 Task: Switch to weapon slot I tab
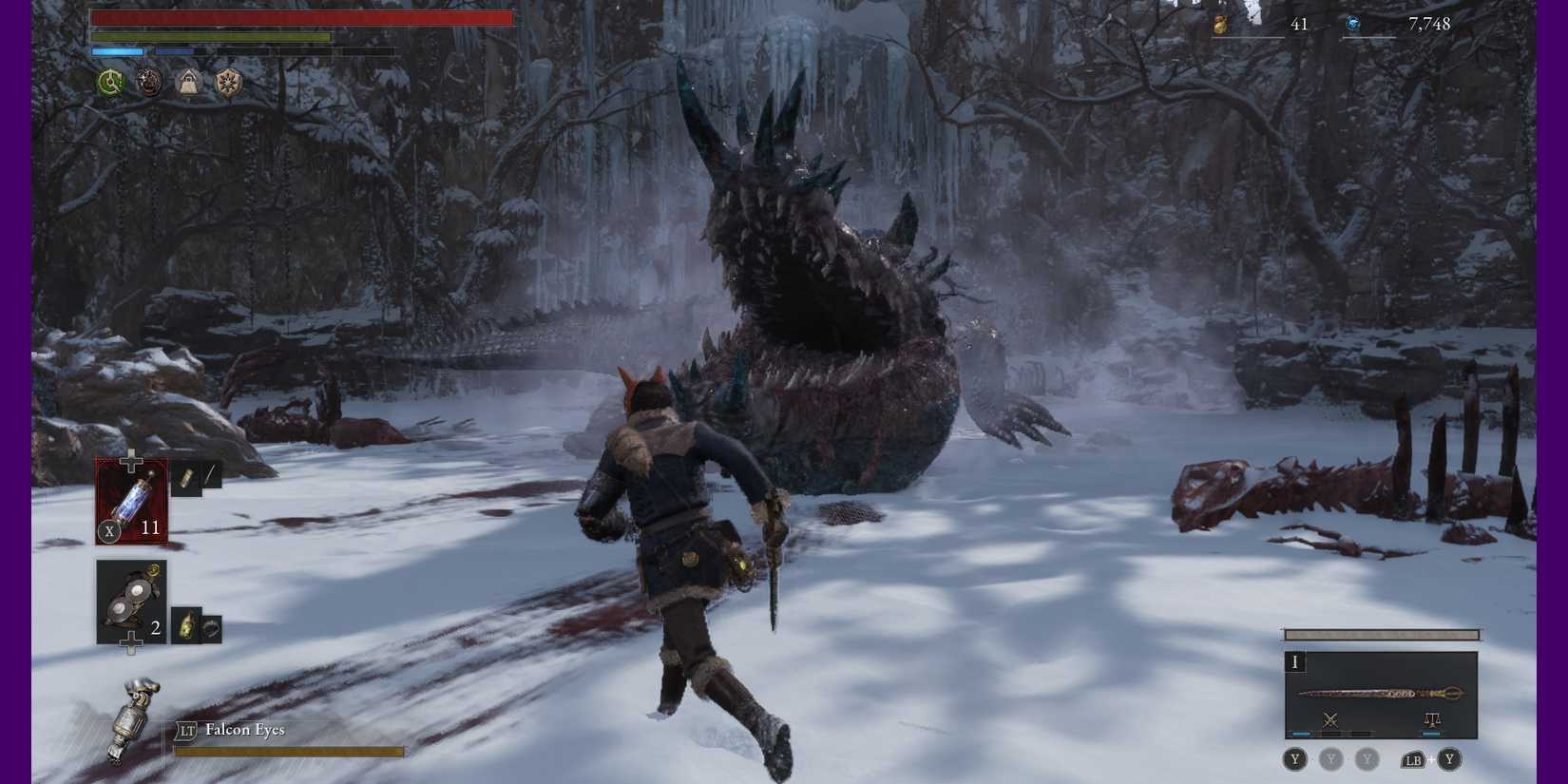(x=1295, y=662)
